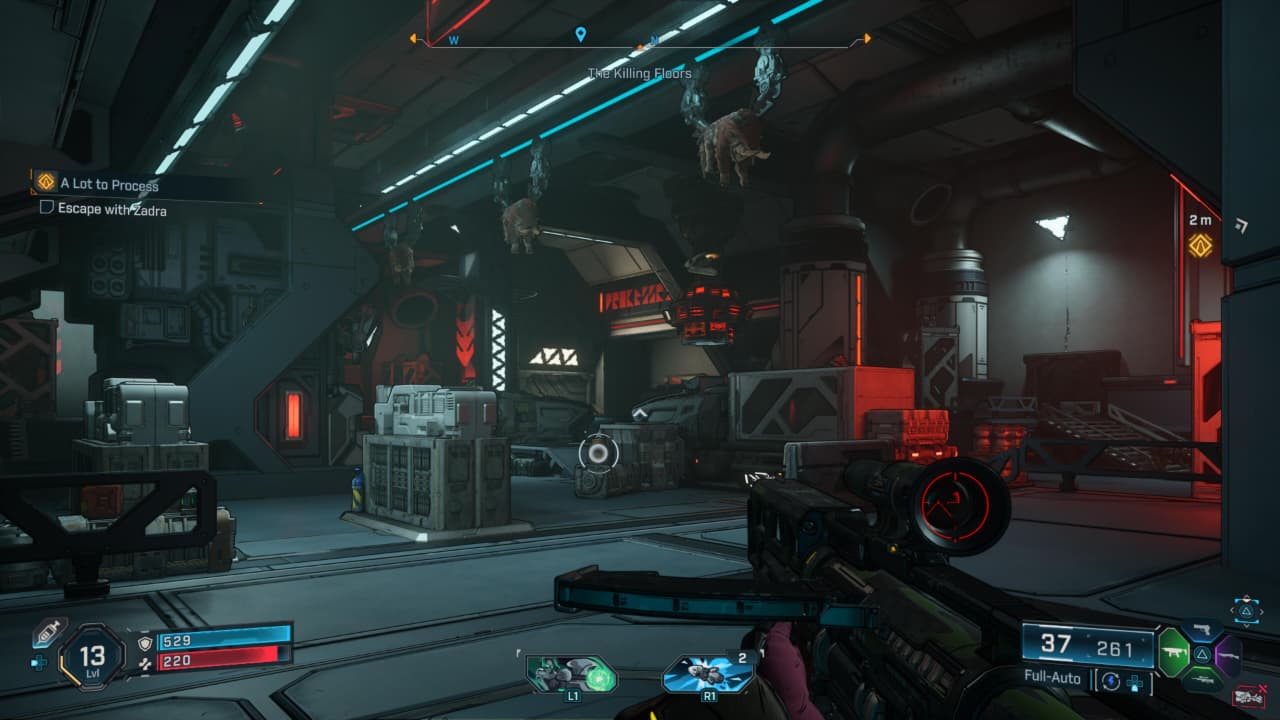Click the blue location pin on the compass
The width and height of the screenshot is (1280, 720).
(x=580, y=36)
